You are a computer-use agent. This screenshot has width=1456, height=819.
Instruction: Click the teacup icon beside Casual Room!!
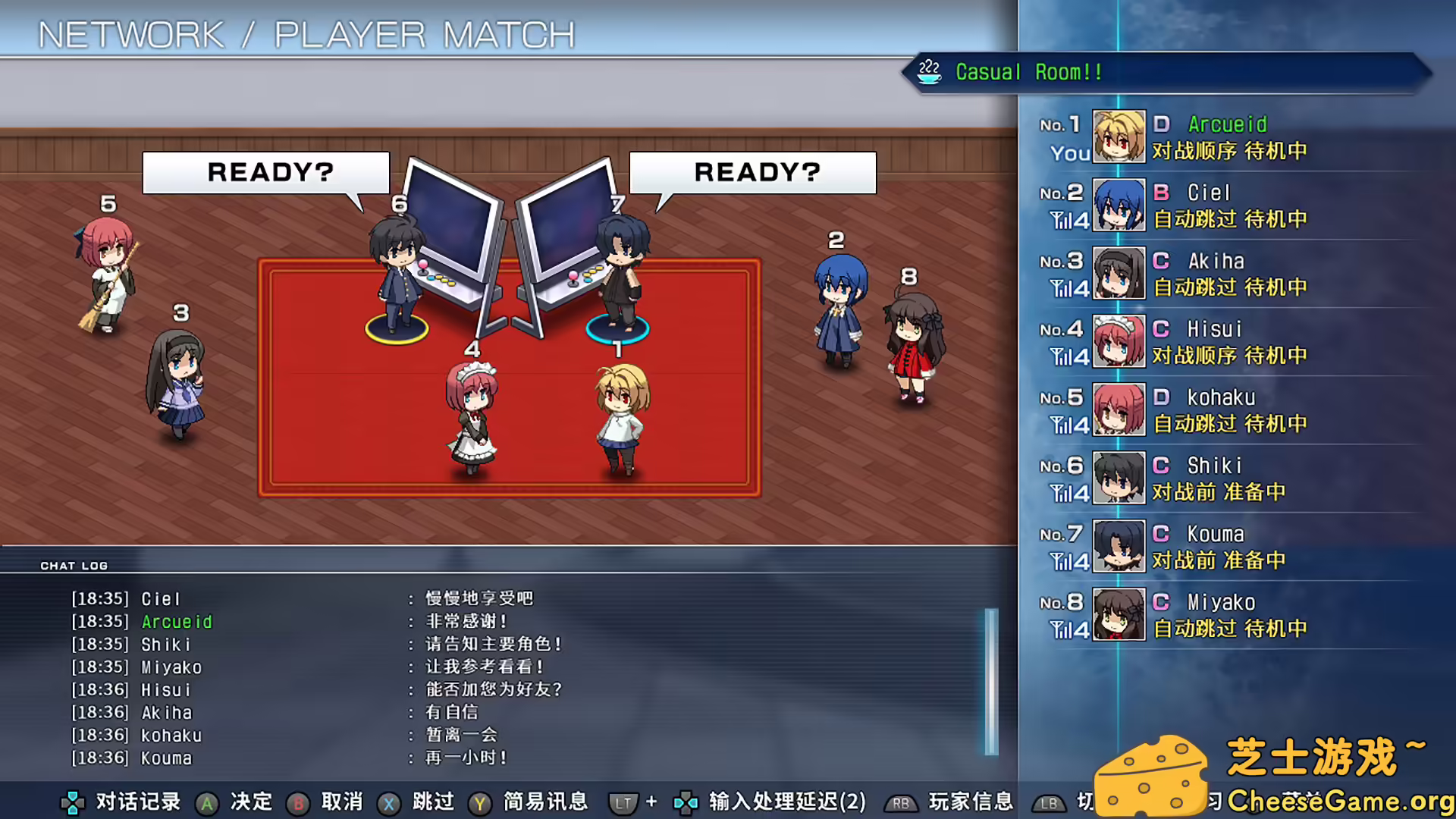pos(928,72)
